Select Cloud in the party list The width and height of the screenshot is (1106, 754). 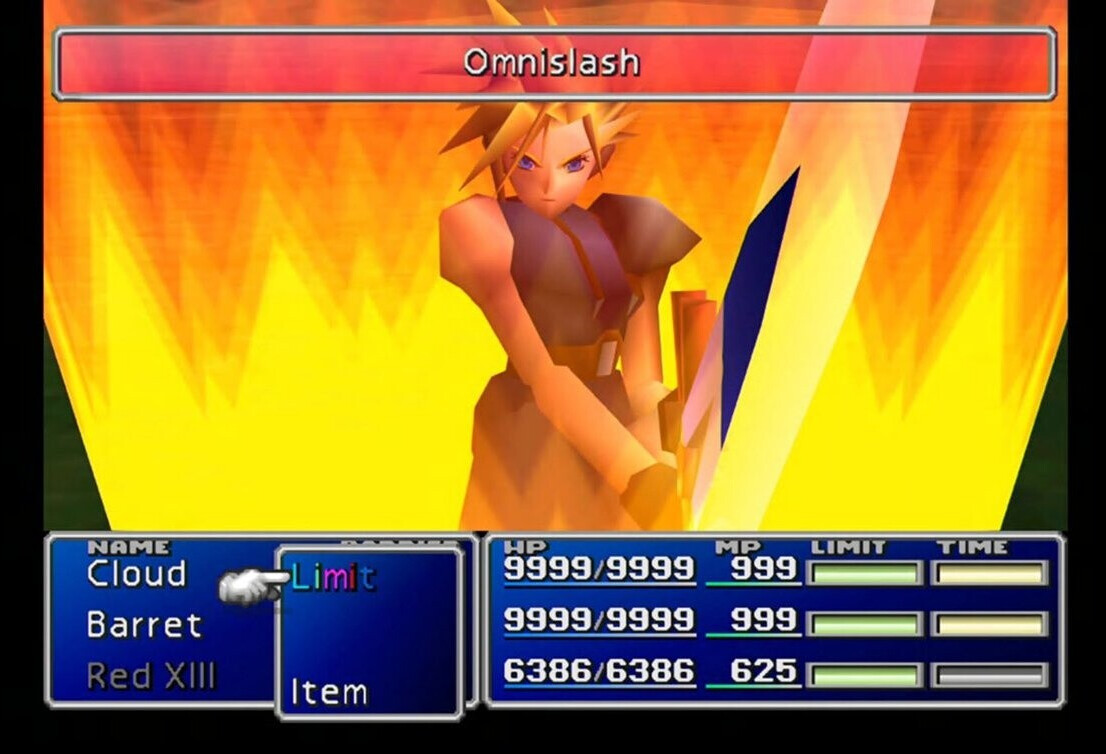click(x=137, y=575)
